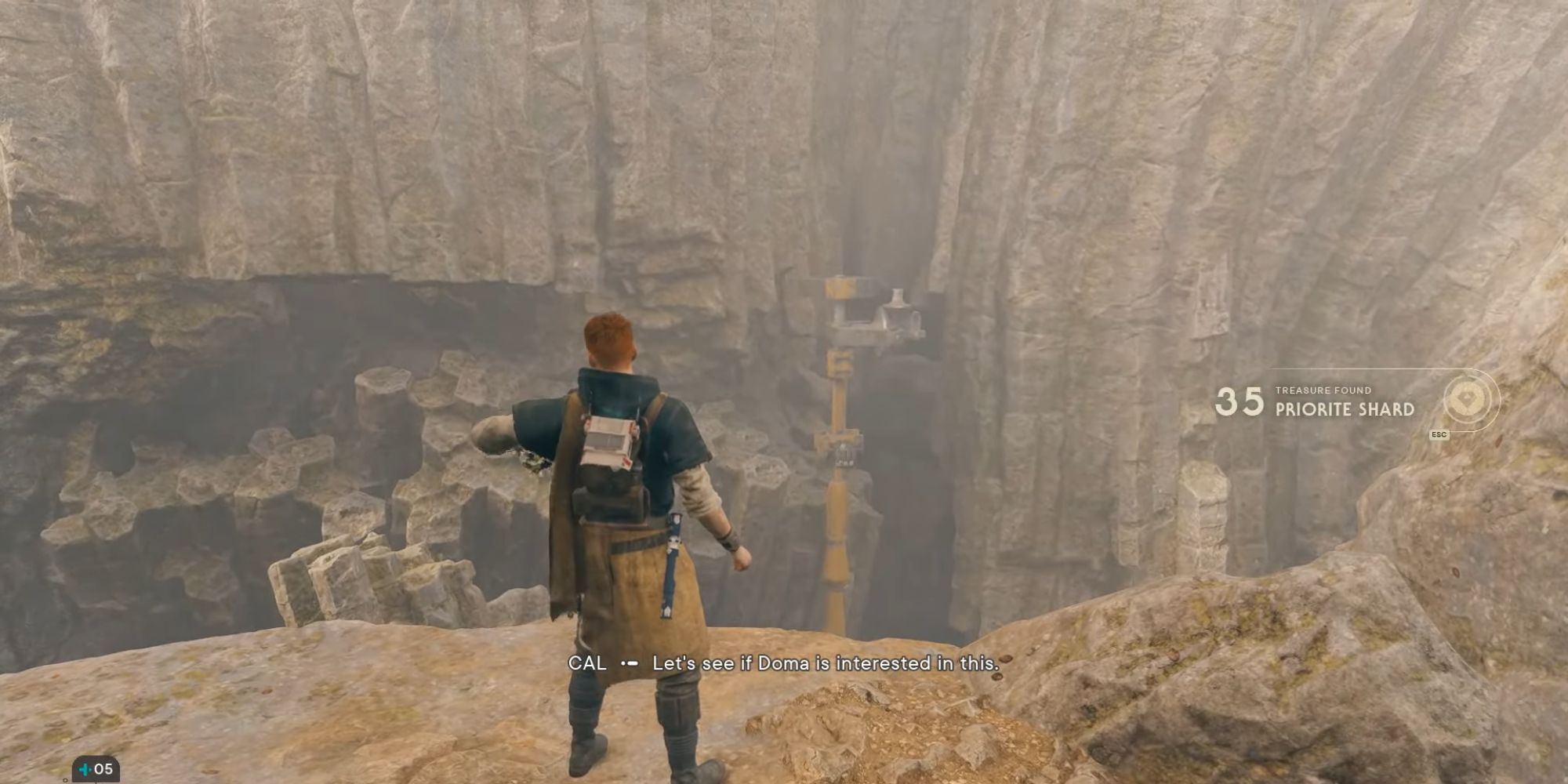Select the teal stim canister icon
The image size is (1568, 784).
(x=85, y=770)
